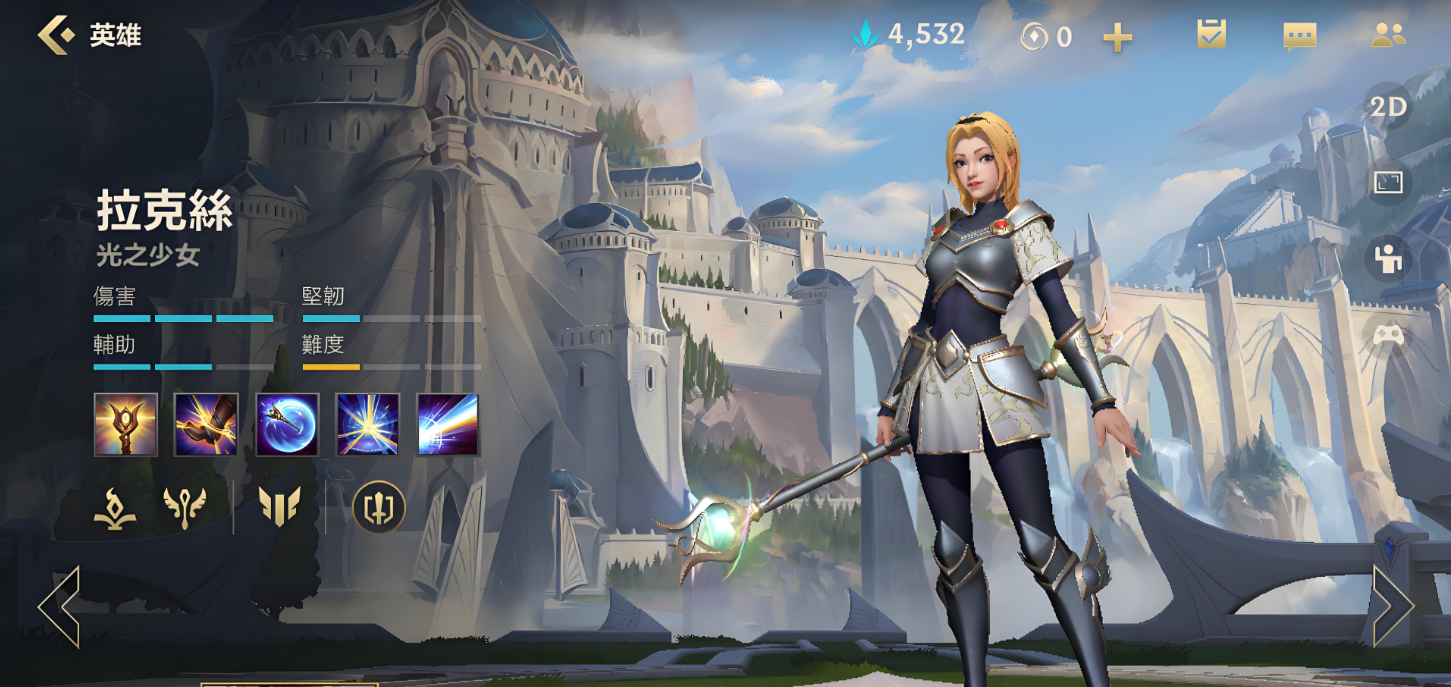View Lux's glowing staff passive ability
Screen dimensions: 1451x687
(x=126, y=424)
